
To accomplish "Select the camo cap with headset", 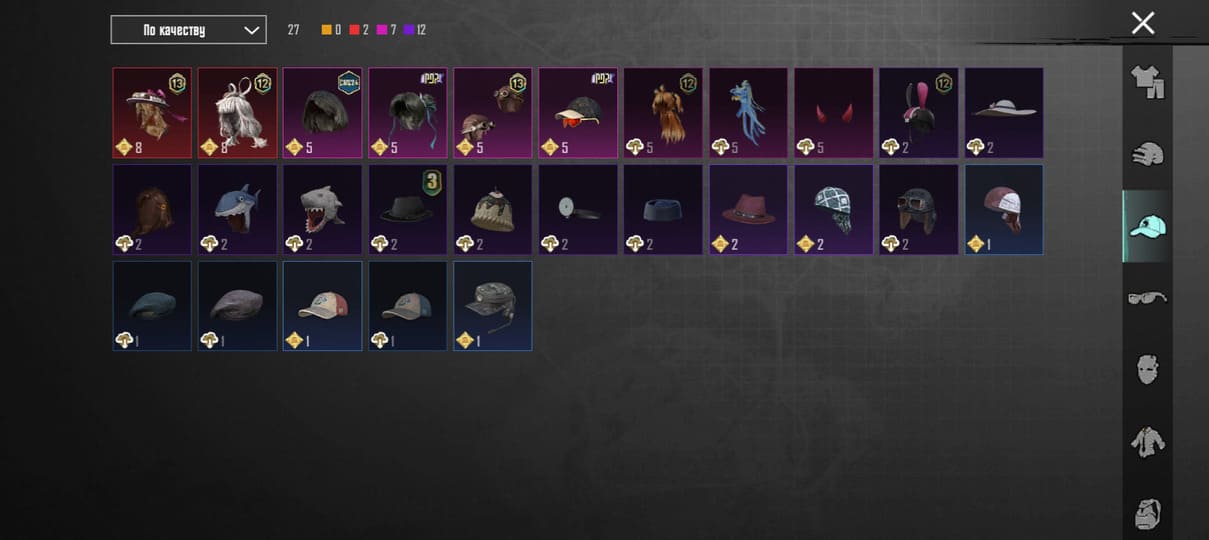I will point(492,306).
